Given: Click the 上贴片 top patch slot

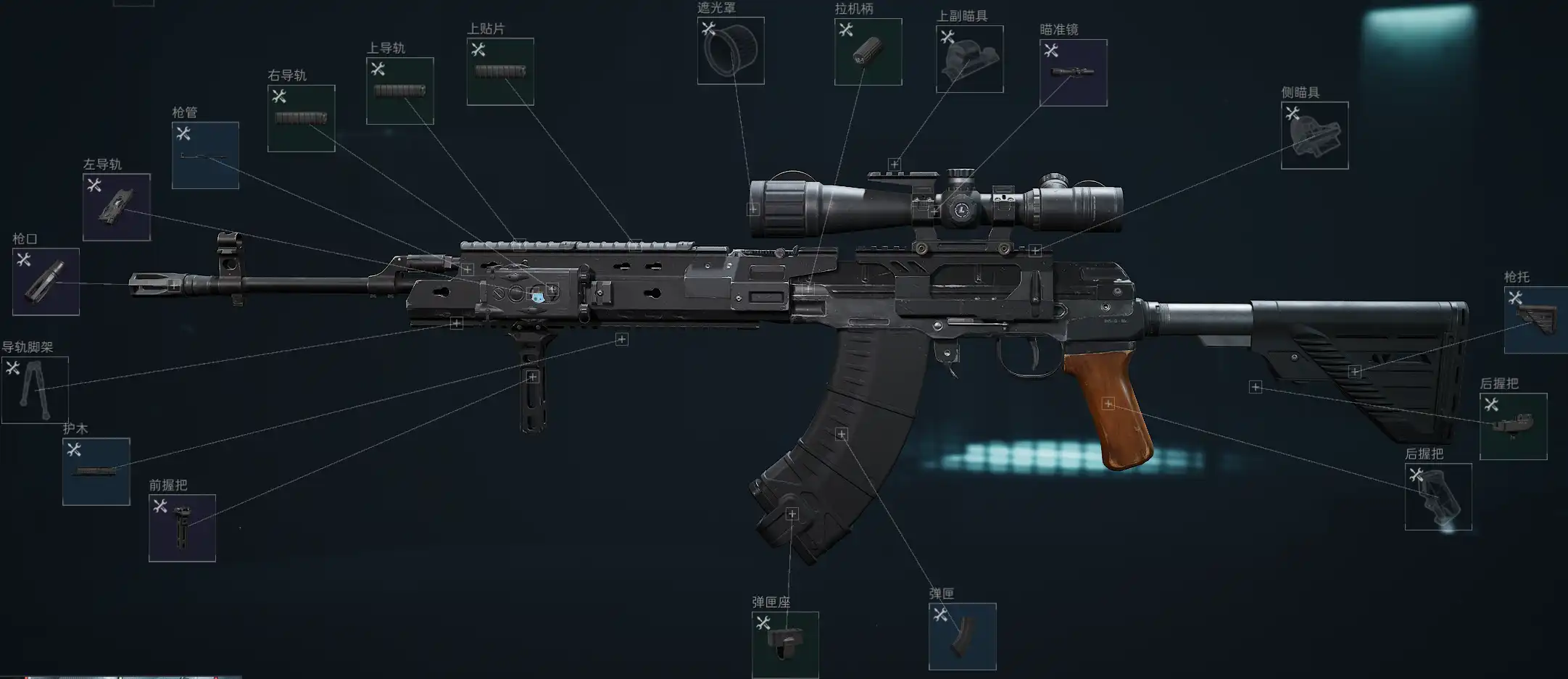Looking at the screenshot, I should click(500, 72).
